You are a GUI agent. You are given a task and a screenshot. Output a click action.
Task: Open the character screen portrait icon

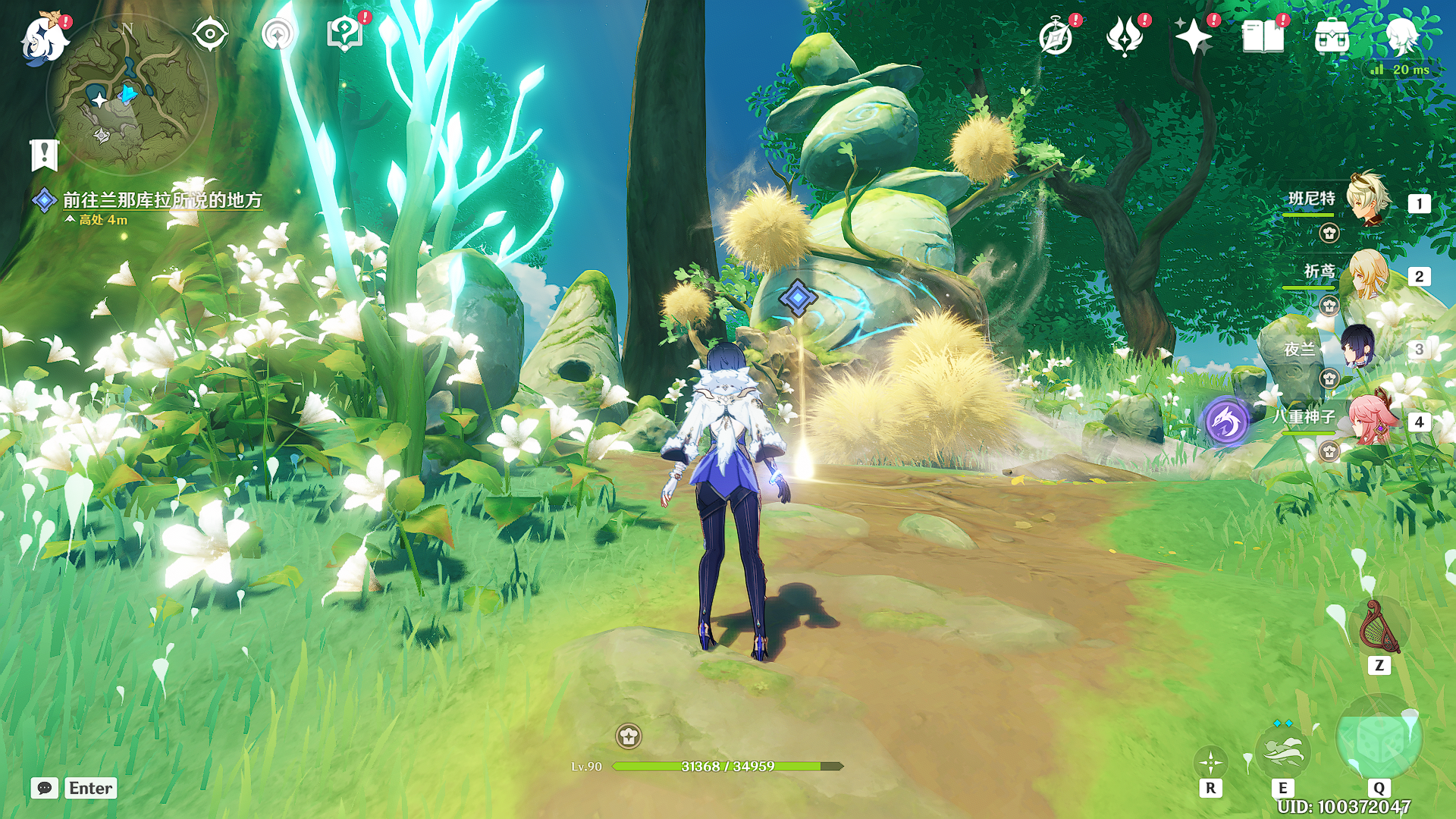coord(1401,35)
